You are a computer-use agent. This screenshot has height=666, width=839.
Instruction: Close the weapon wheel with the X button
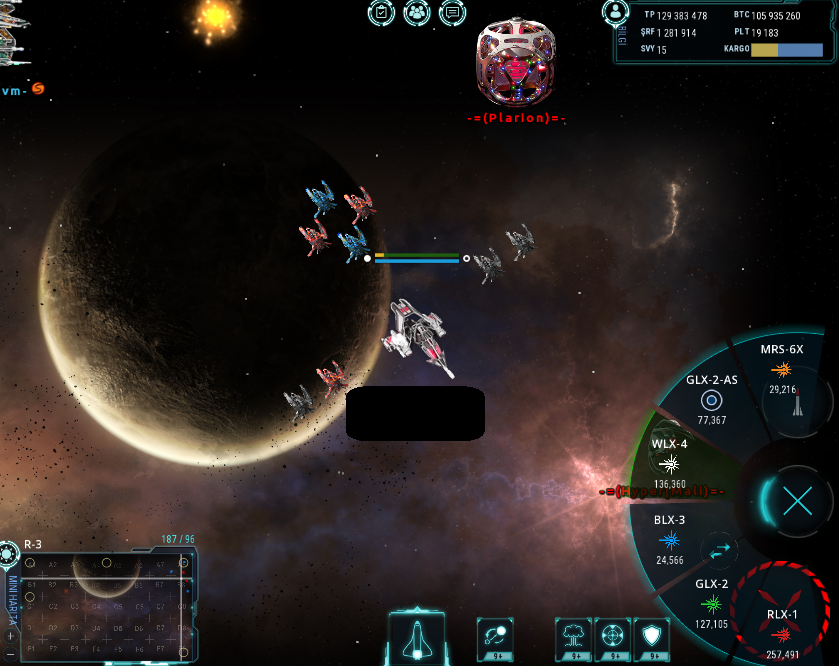pos(797,500)
